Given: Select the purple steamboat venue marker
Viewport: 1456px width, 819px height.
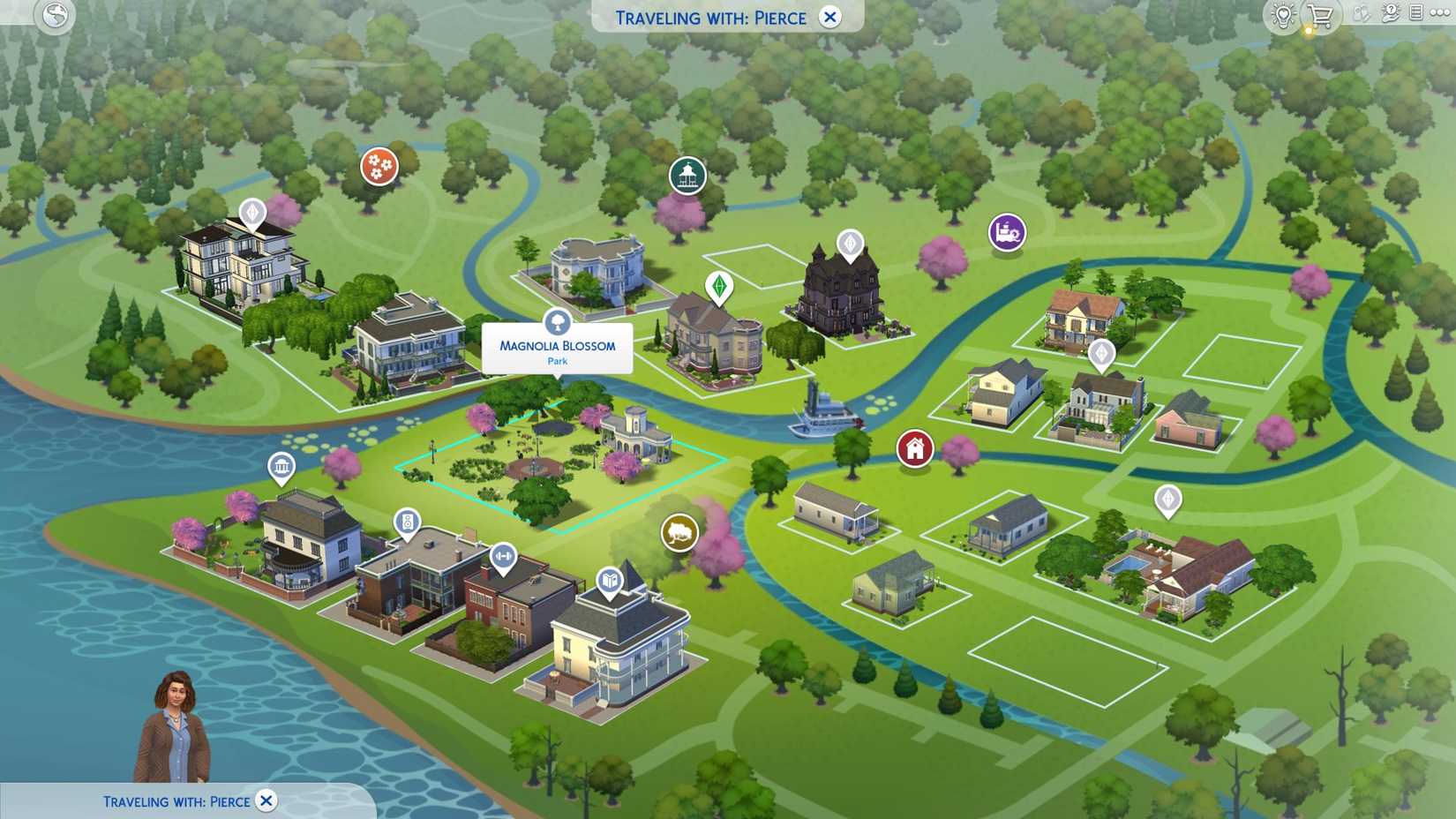Looking at the screenshot, I should 1005,231.
